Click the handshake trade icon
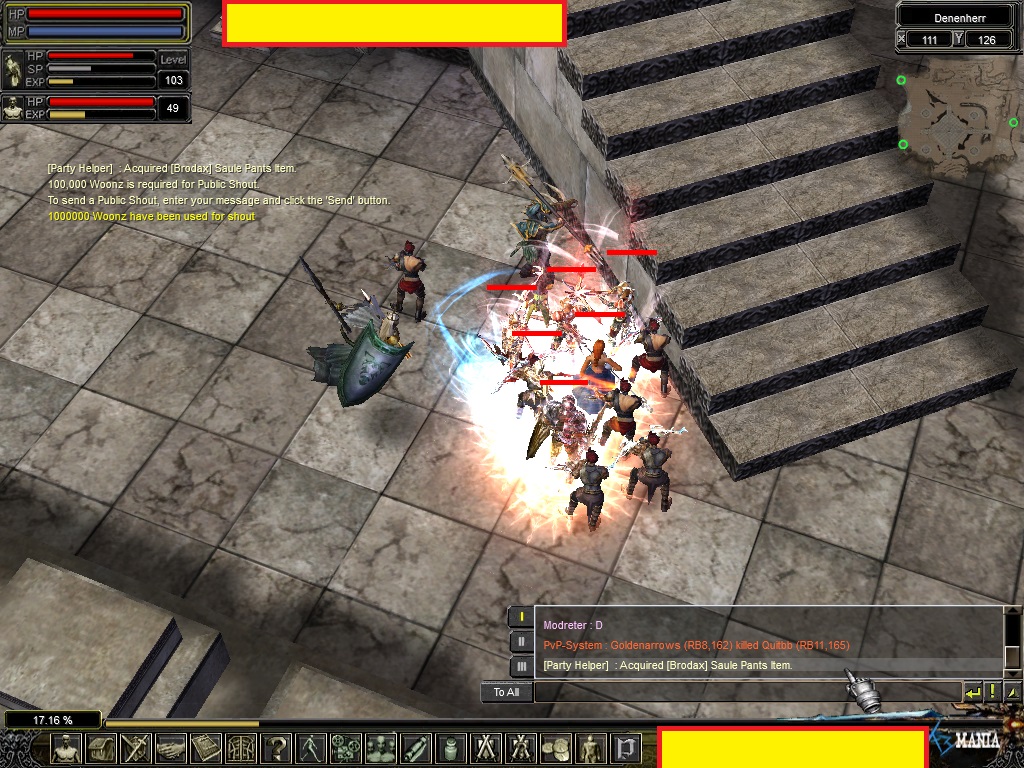Screen dimensions: 1024x768 click(x=171, y=748)
